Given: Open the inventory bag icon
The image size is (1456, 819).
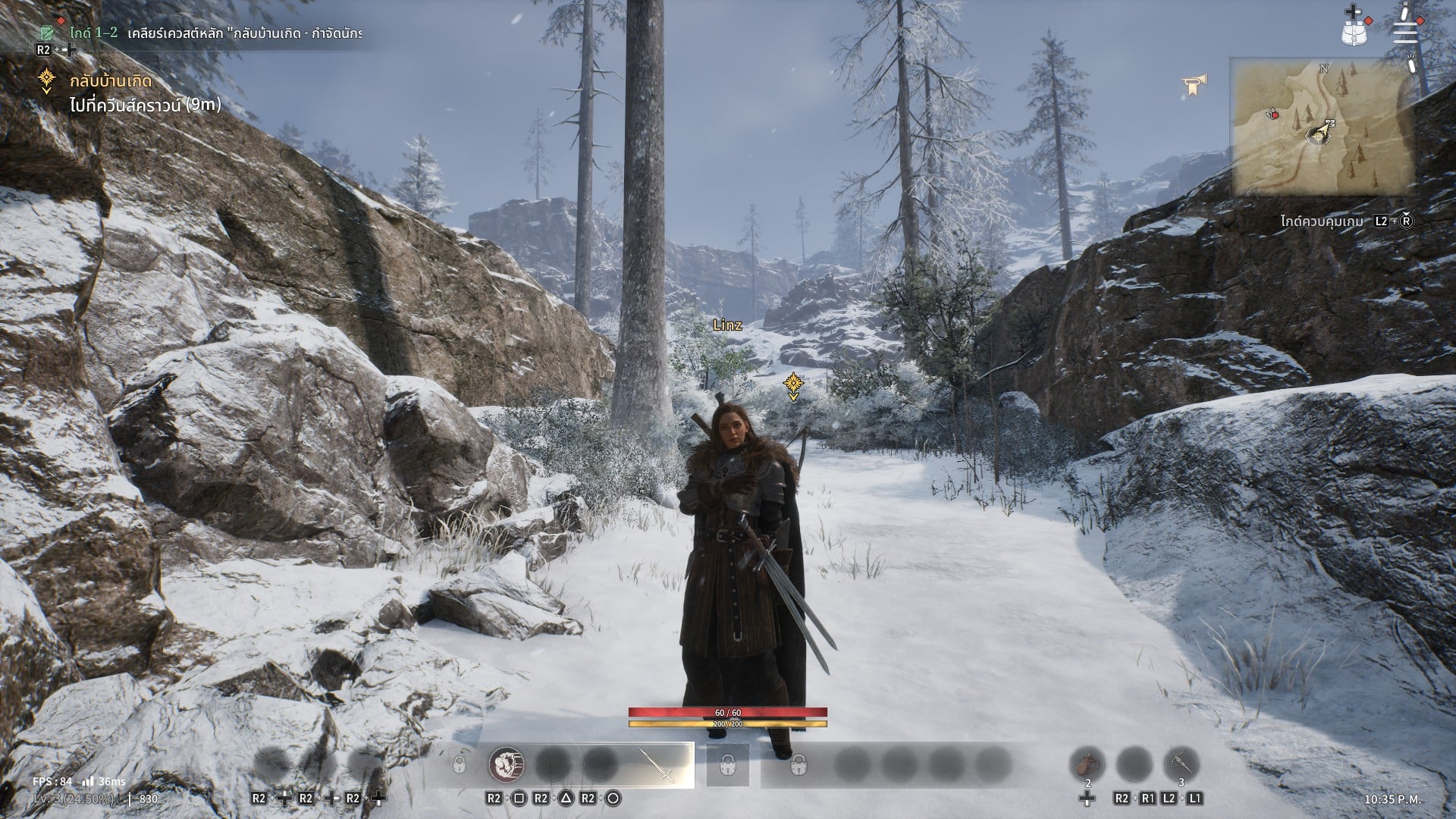Looking at the screenshot, I should [x=1353, y=30].
